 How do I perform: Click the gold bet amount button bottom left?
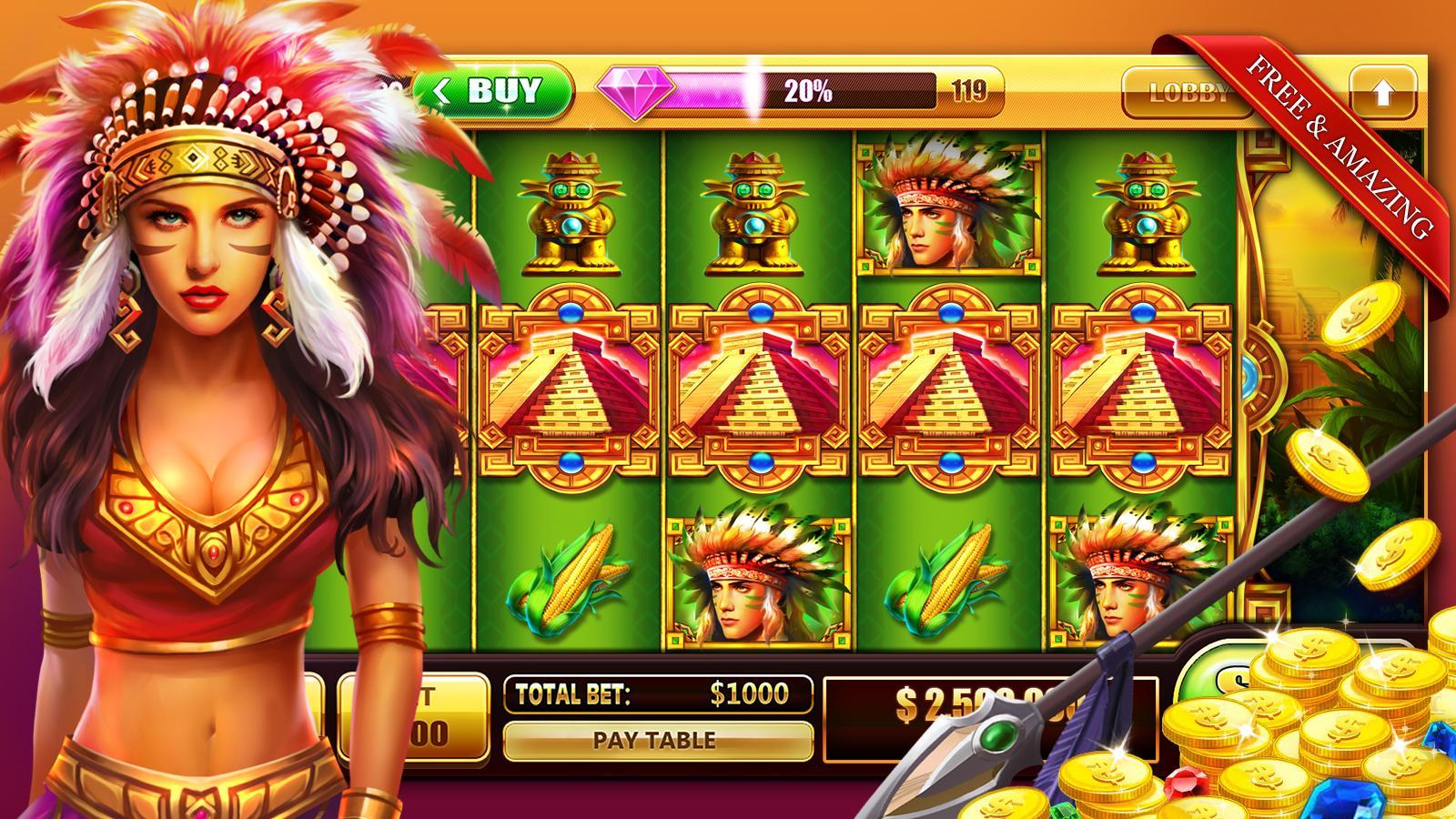(414, 719)
